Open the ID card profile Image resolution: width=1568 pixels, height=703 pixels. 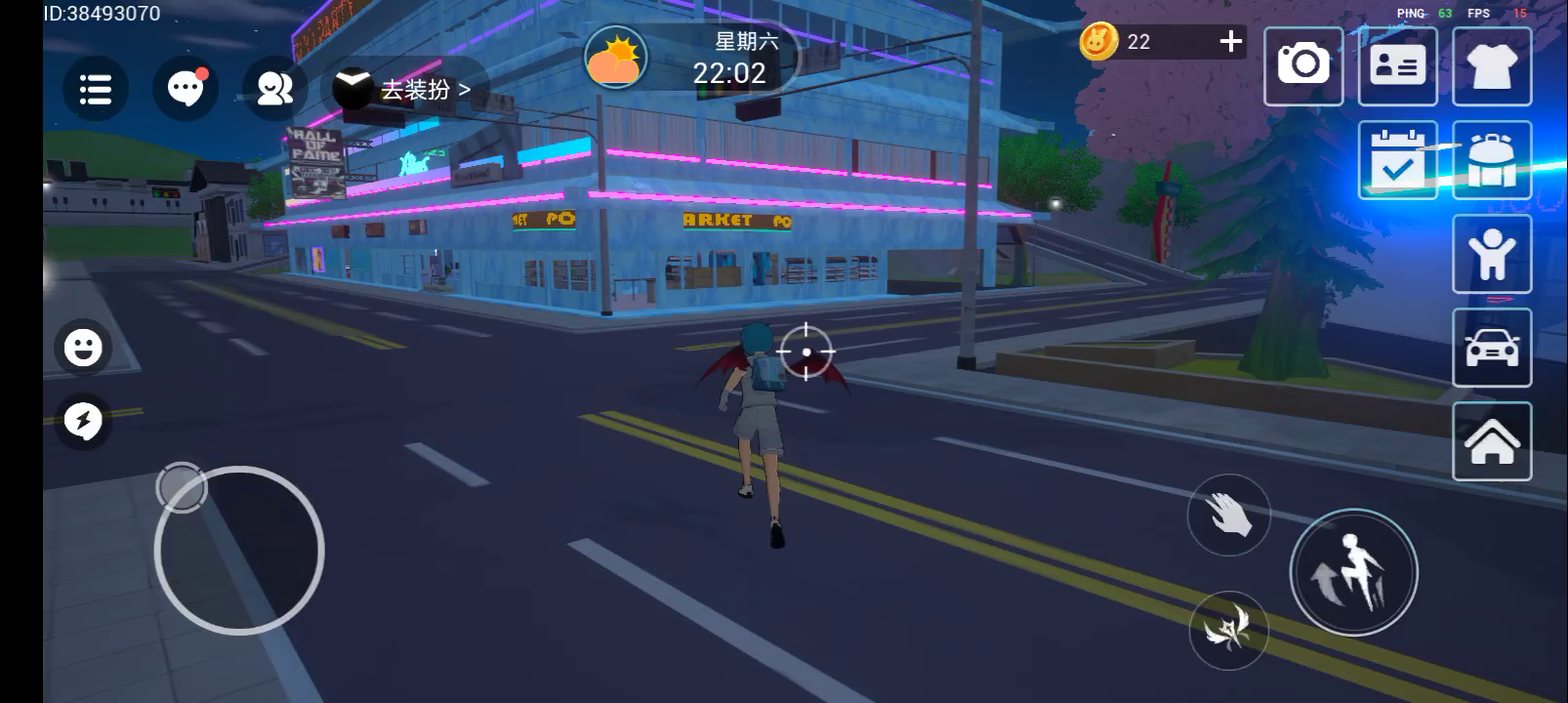pyautogui.click(x=1397, y=66)
